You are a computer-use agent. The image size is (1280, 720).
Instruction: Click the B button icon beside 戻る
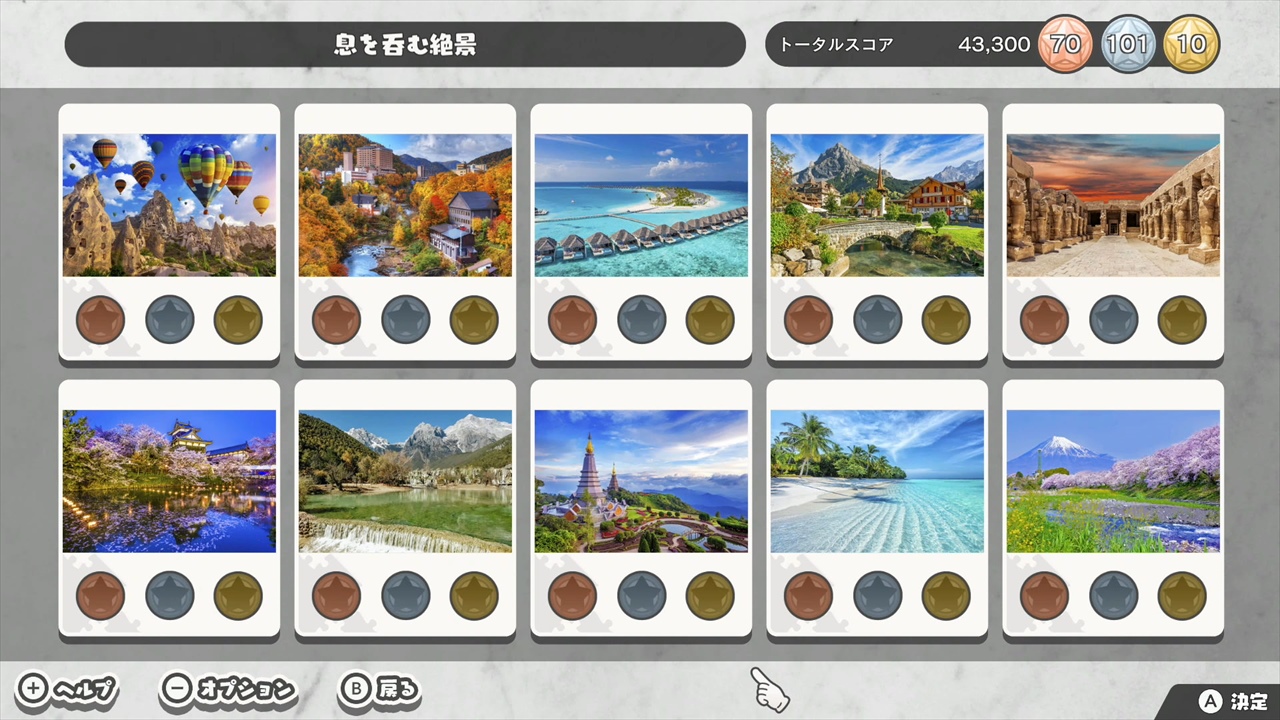click(356, 689)
